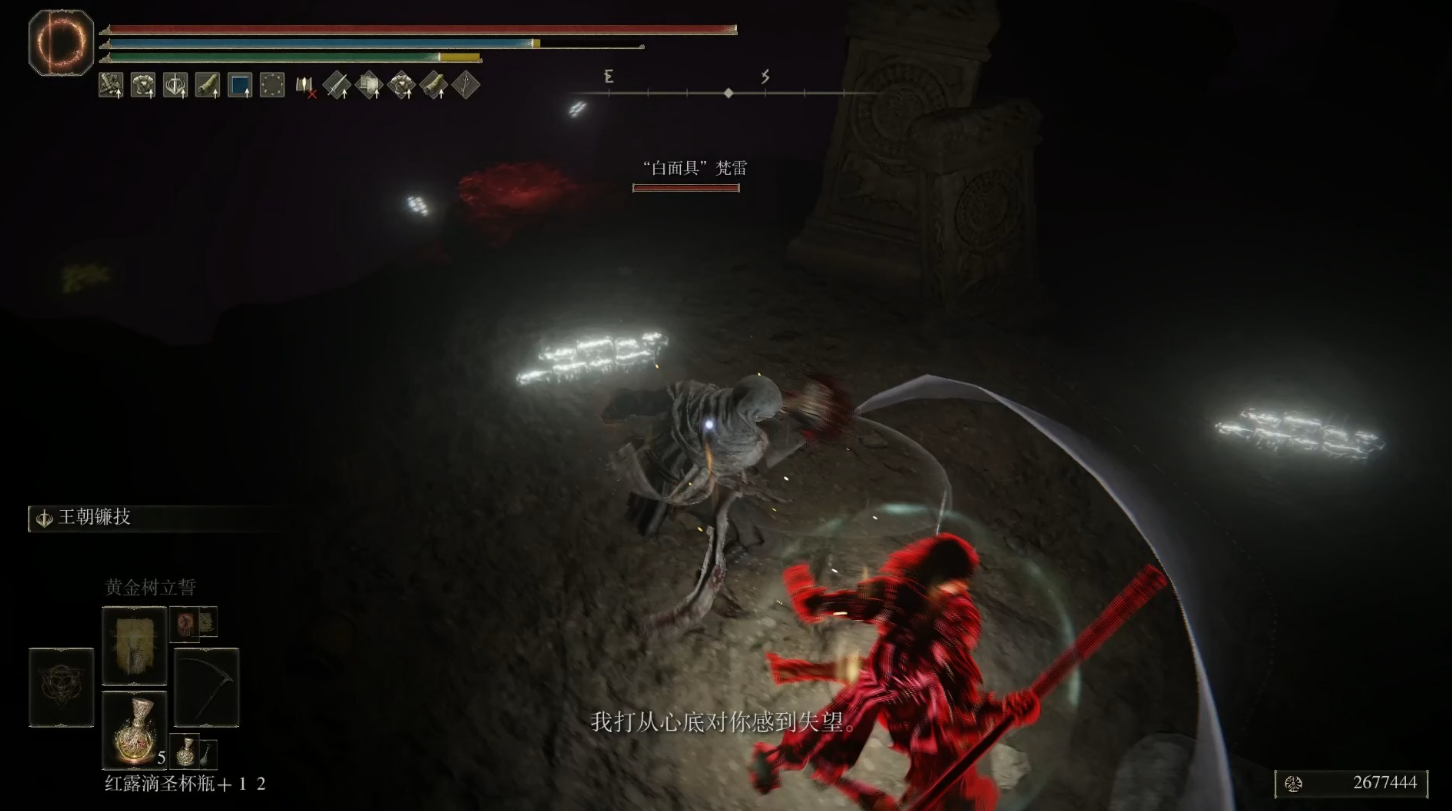Click the dashed circle status icon

tap(272, 85)
